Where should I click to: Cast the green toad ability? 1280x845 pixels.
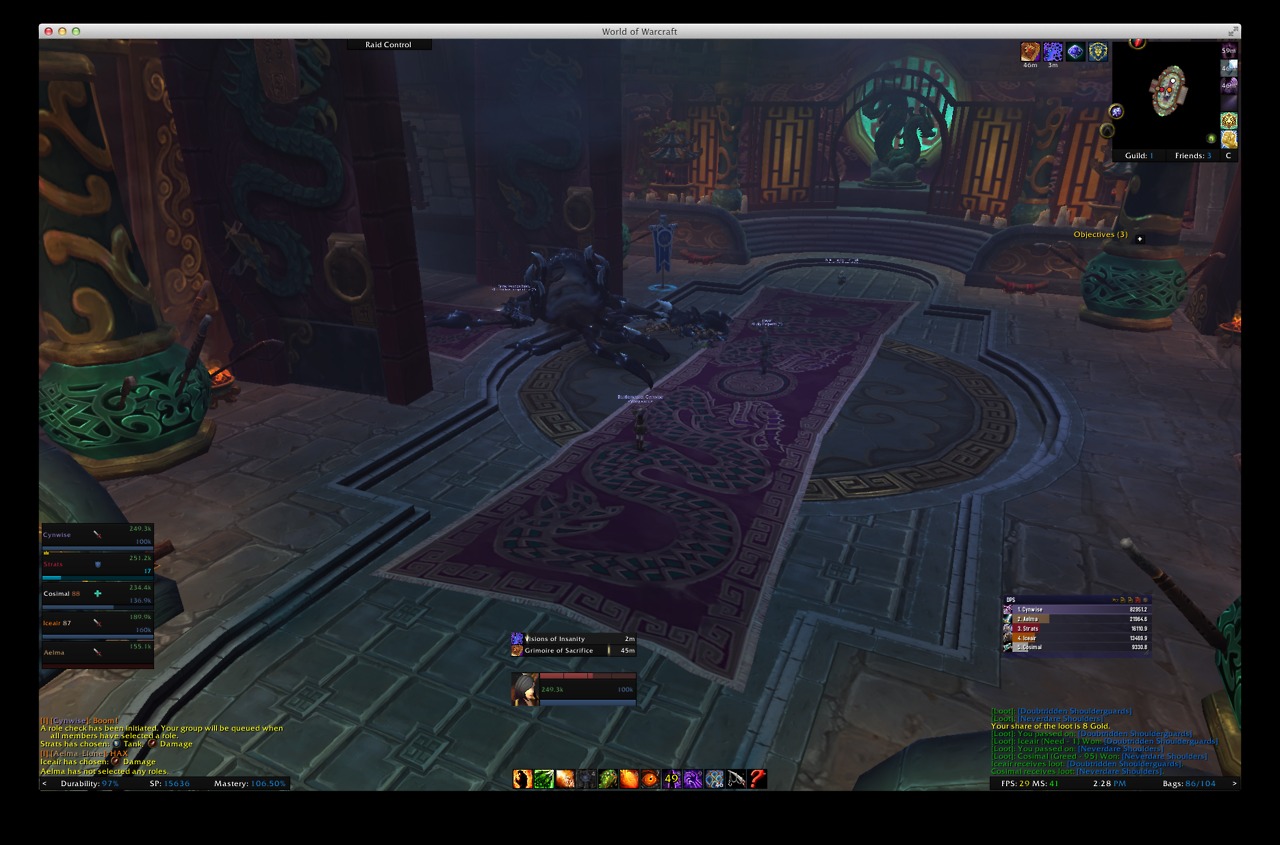click(x=607, y=779)
